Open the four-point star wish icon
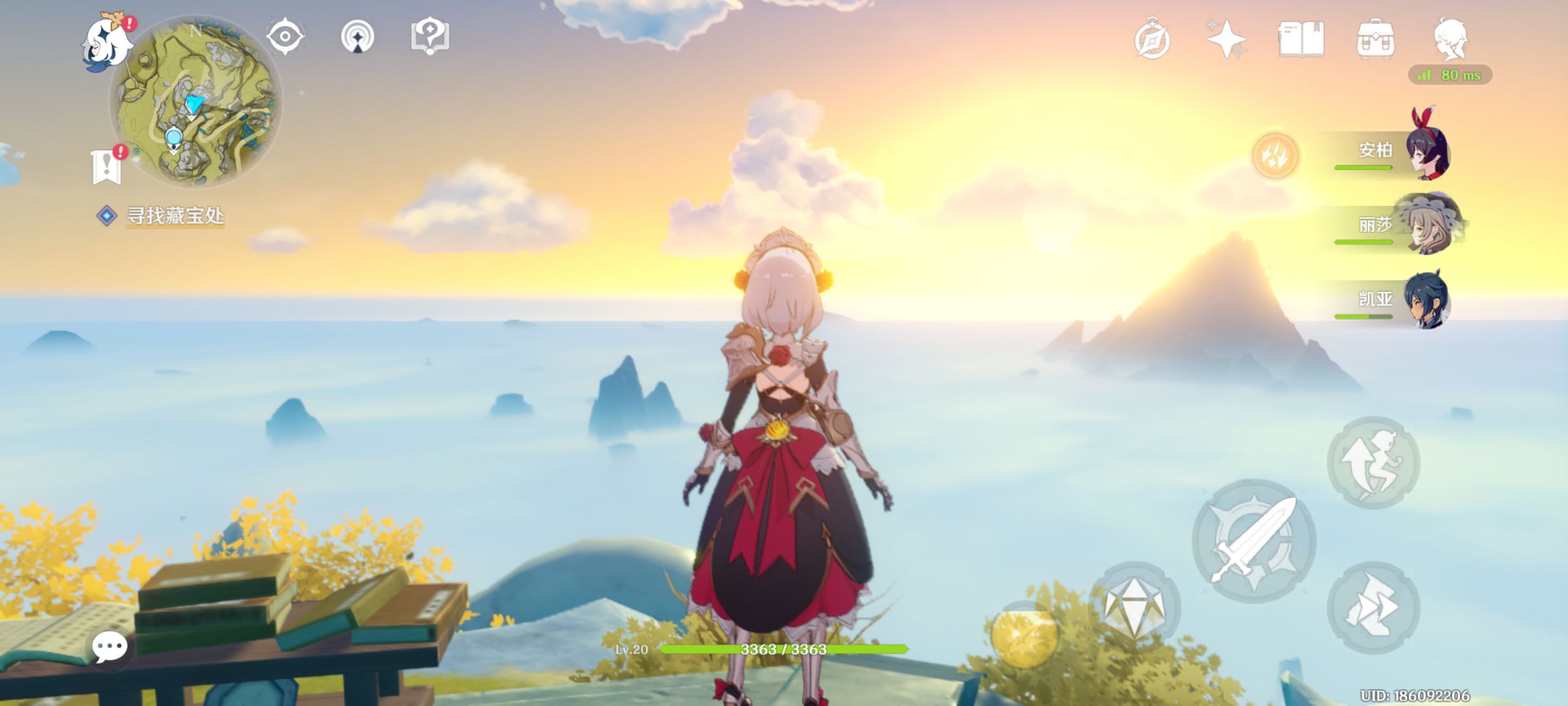 click(x=1226, y=39)
